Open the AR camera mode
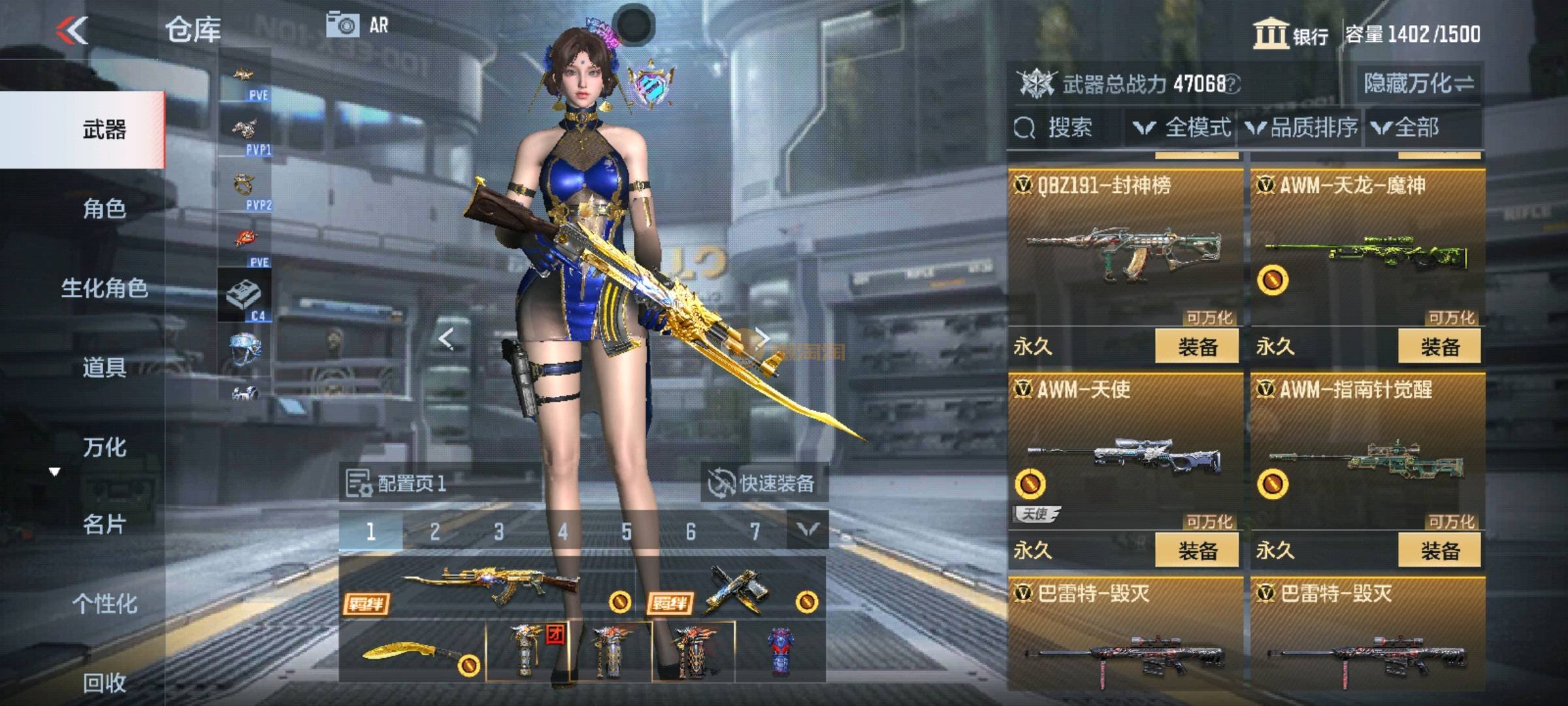The image size is (1568, 706). (x=357, y=25)
